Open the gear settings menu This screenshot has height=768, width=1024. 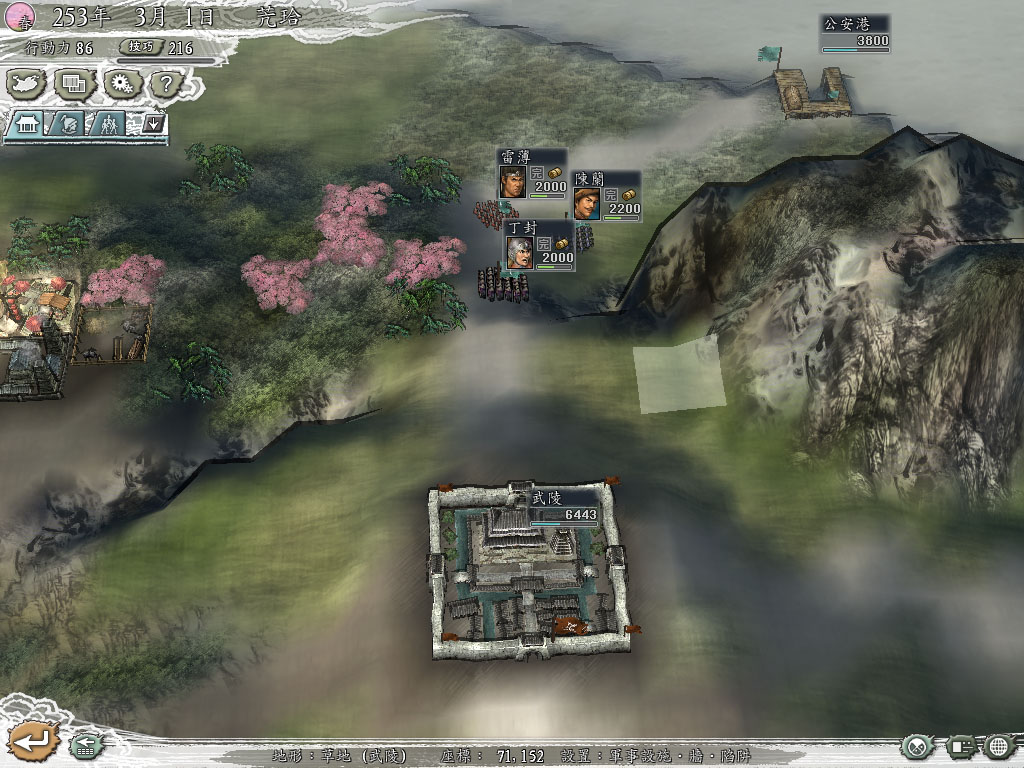(x=123, y=84)
